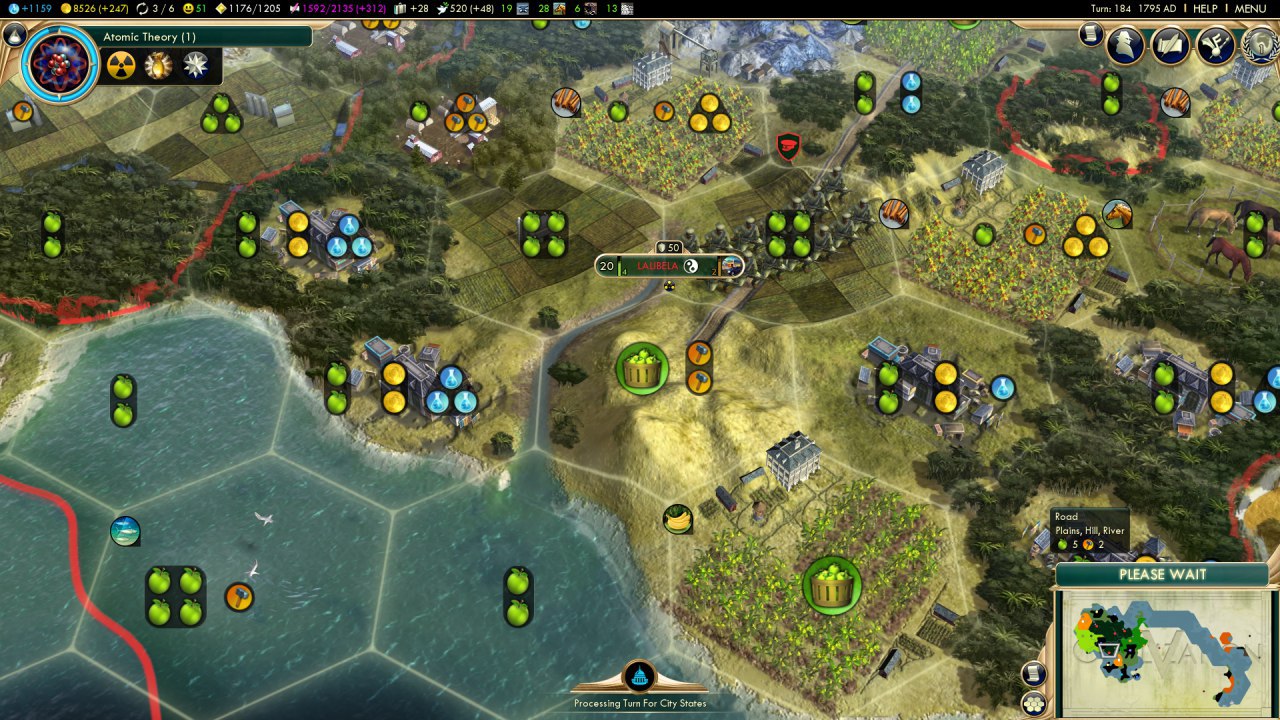Select the Lalibela city banner
This screenshot has width=1280, height=720.
(670, 266)
